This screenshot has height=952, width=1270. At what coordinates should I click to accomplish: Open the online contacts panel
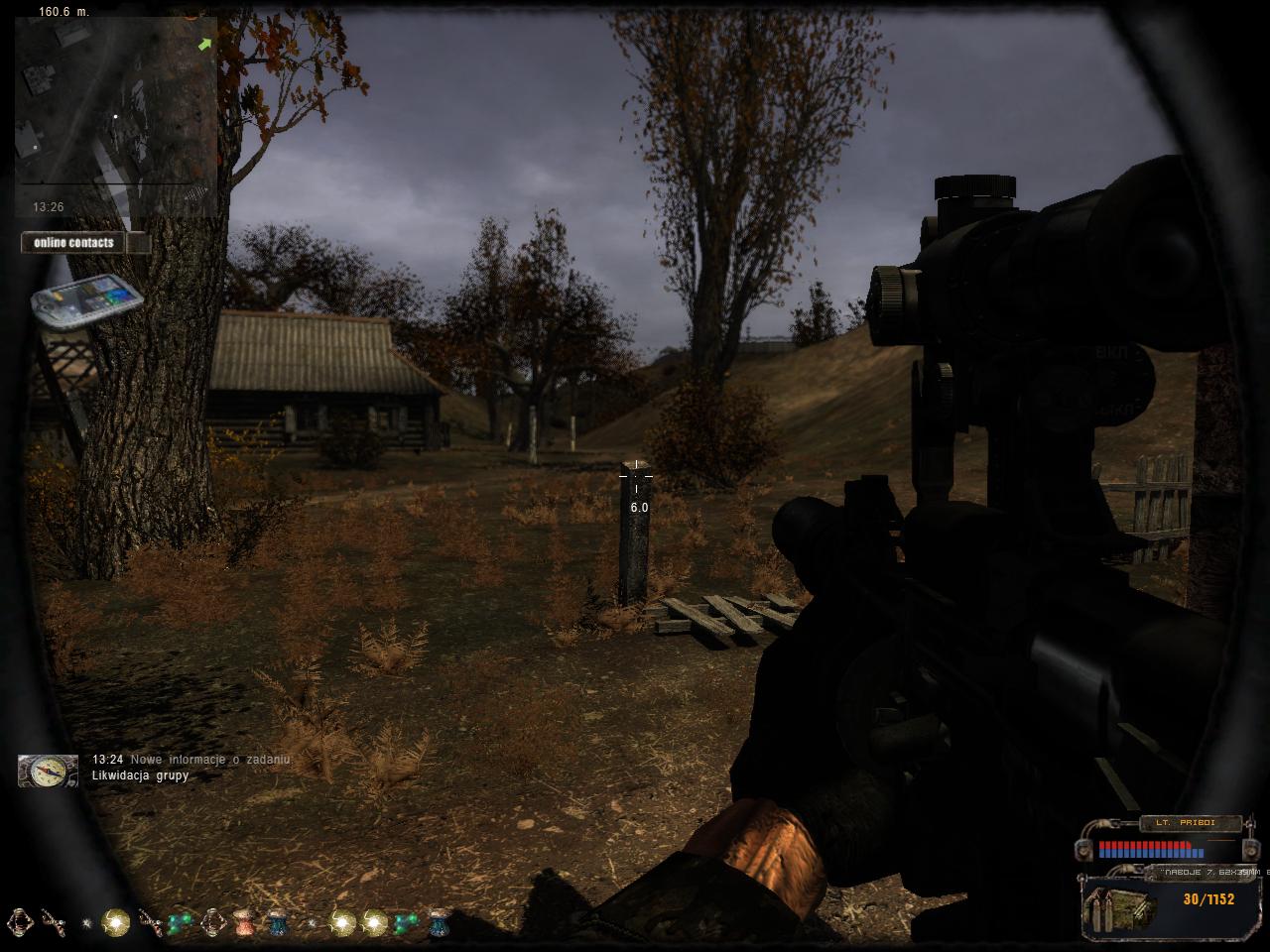[75, 243]
